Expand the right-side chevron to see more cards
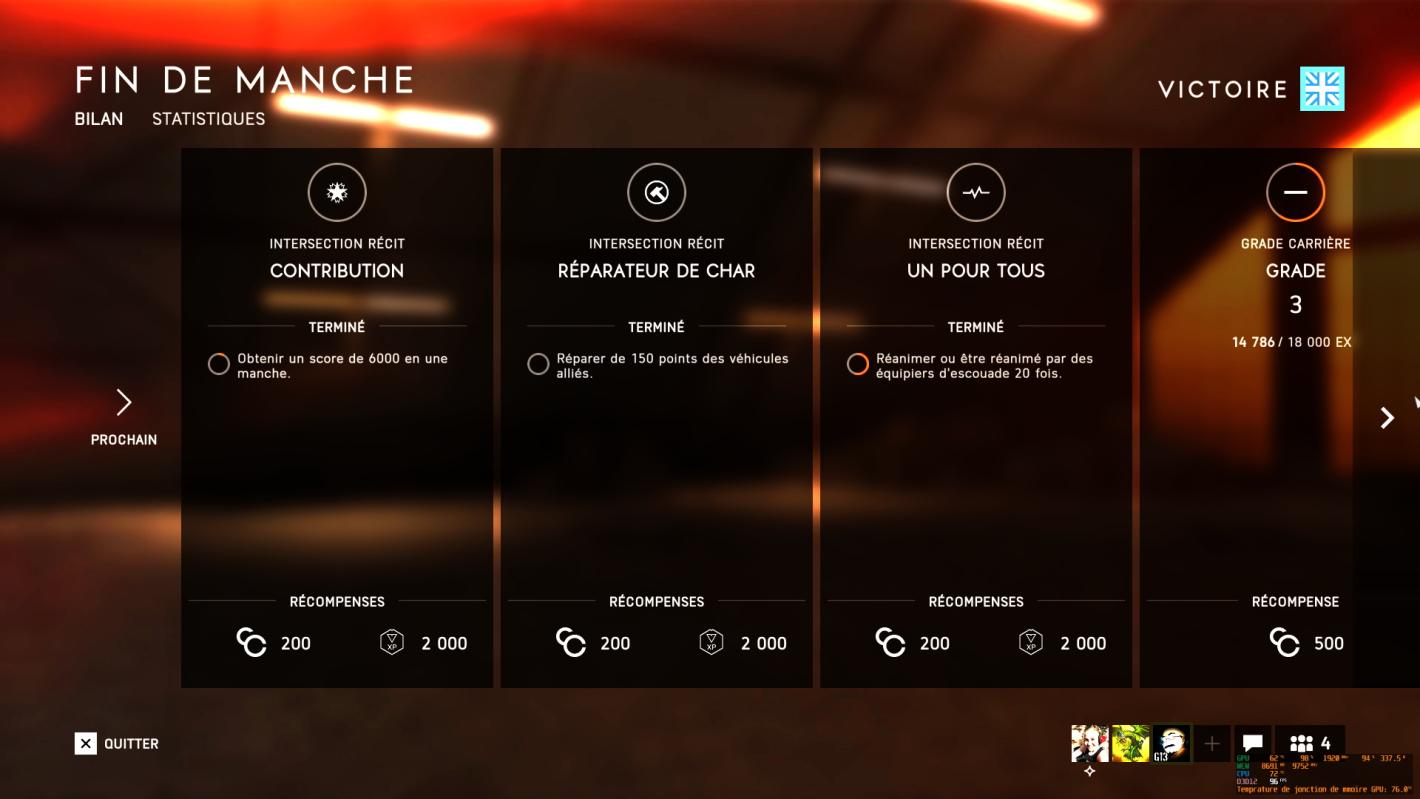Screen dimensions: 1420x799 [x=1386, y=418]
